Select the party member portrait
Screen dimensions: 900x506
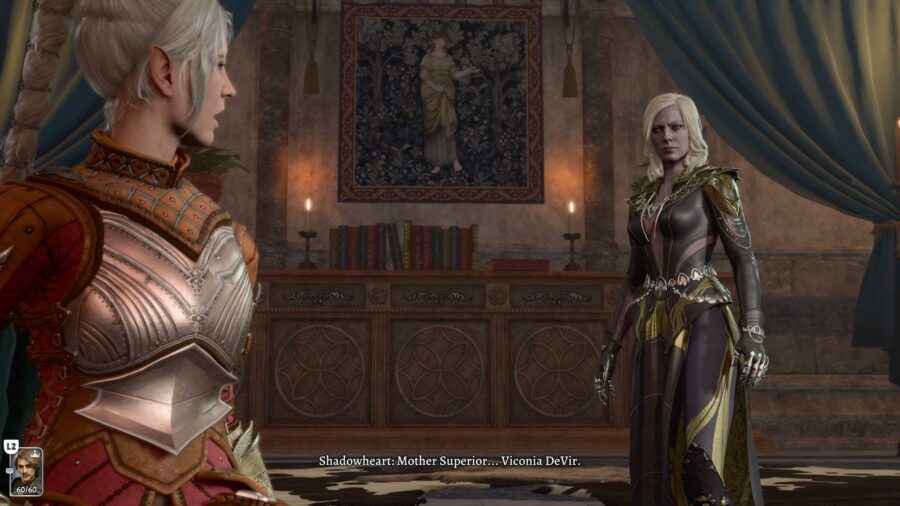(26, 470)
